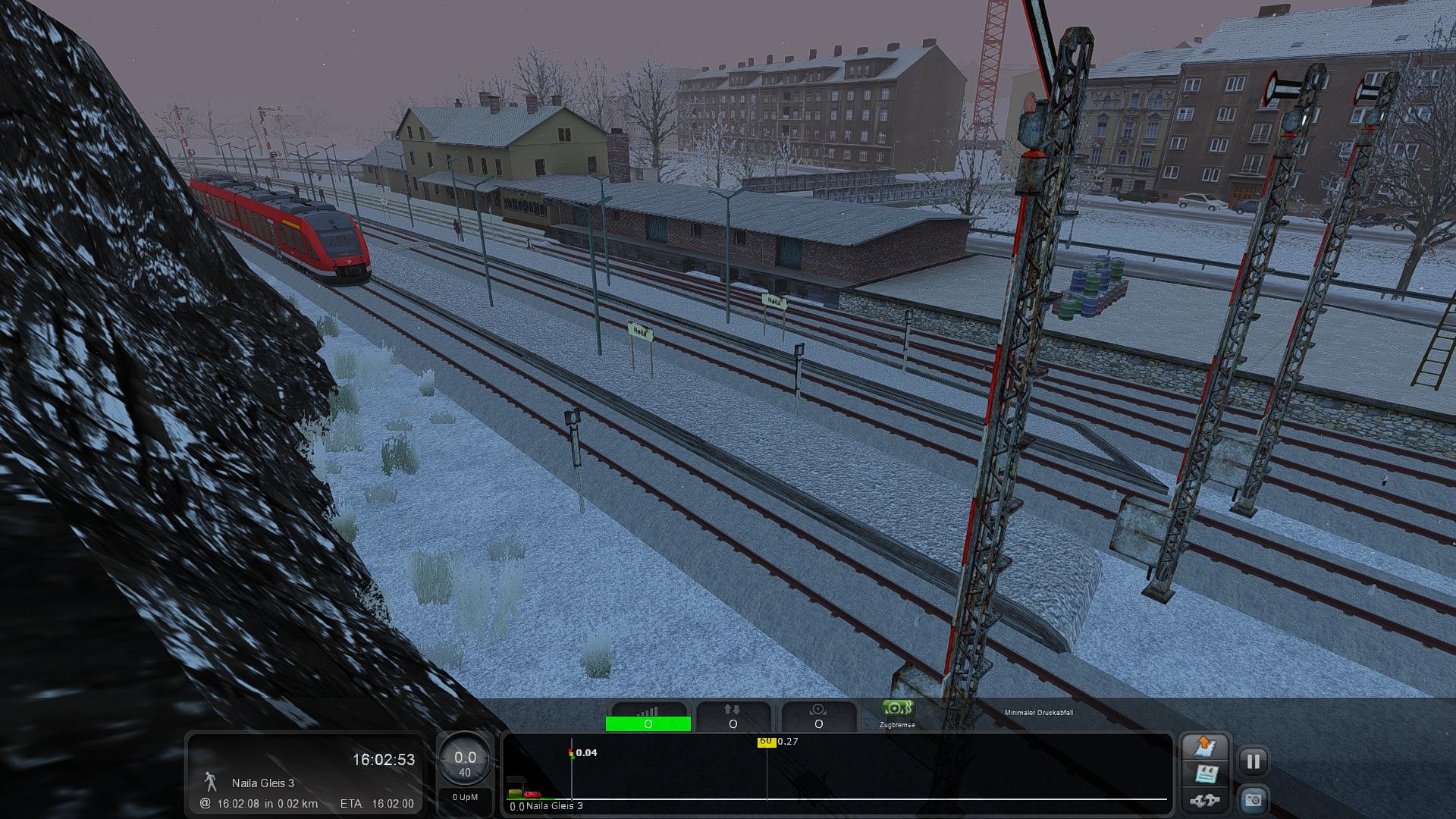Show the task list notepad
The image size is (1456, 819).
1205,774
